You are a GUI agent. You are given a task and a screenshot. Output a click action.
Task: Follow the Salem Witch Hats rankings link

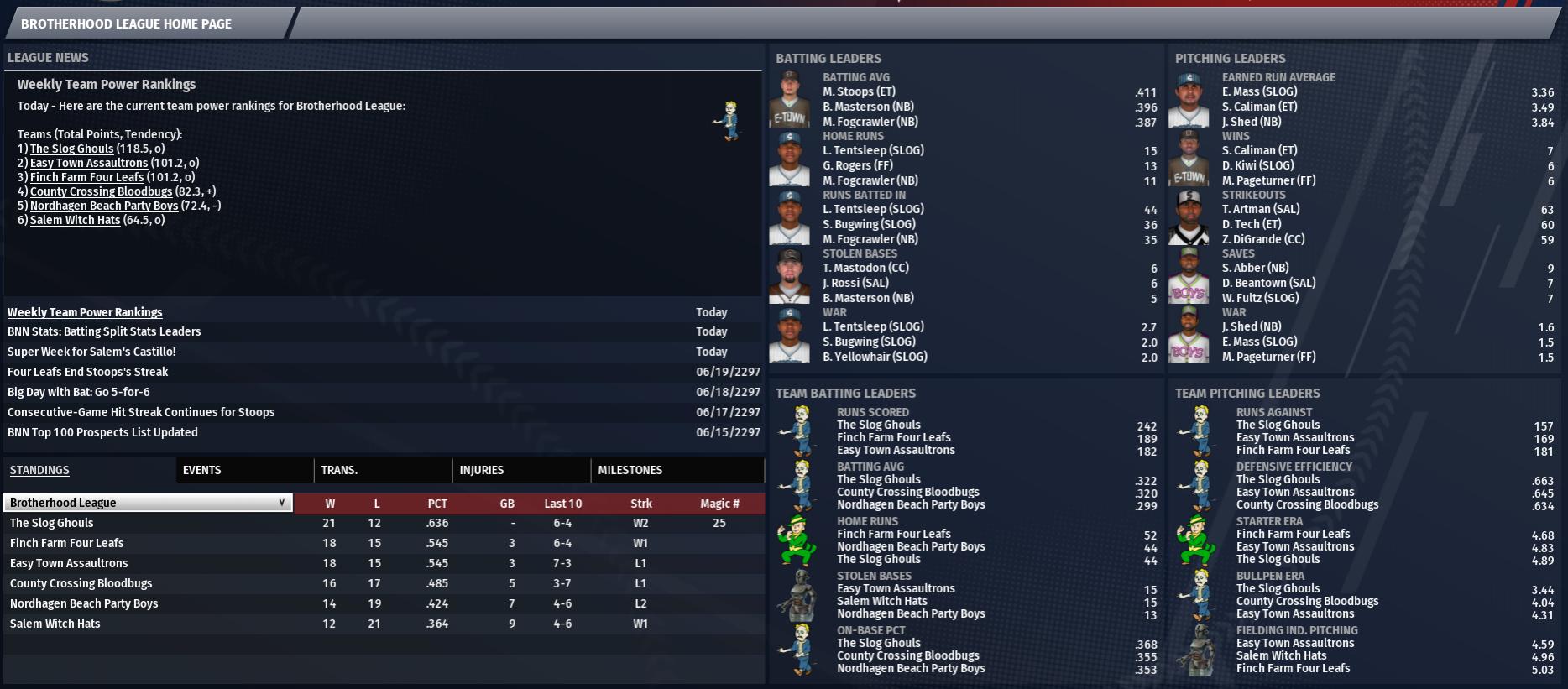click(x=75, y=220)
